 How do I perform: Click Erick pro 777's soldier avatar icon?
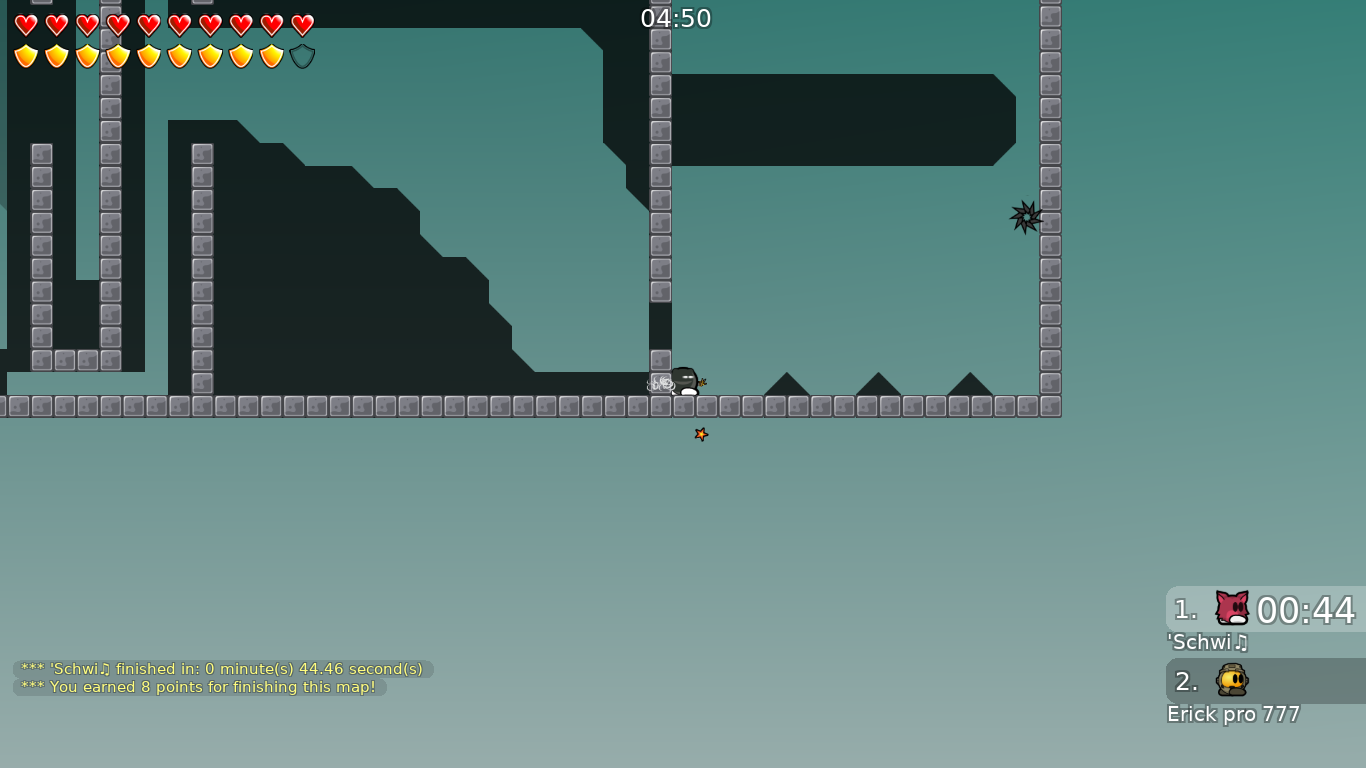(x=1231, y=680)
